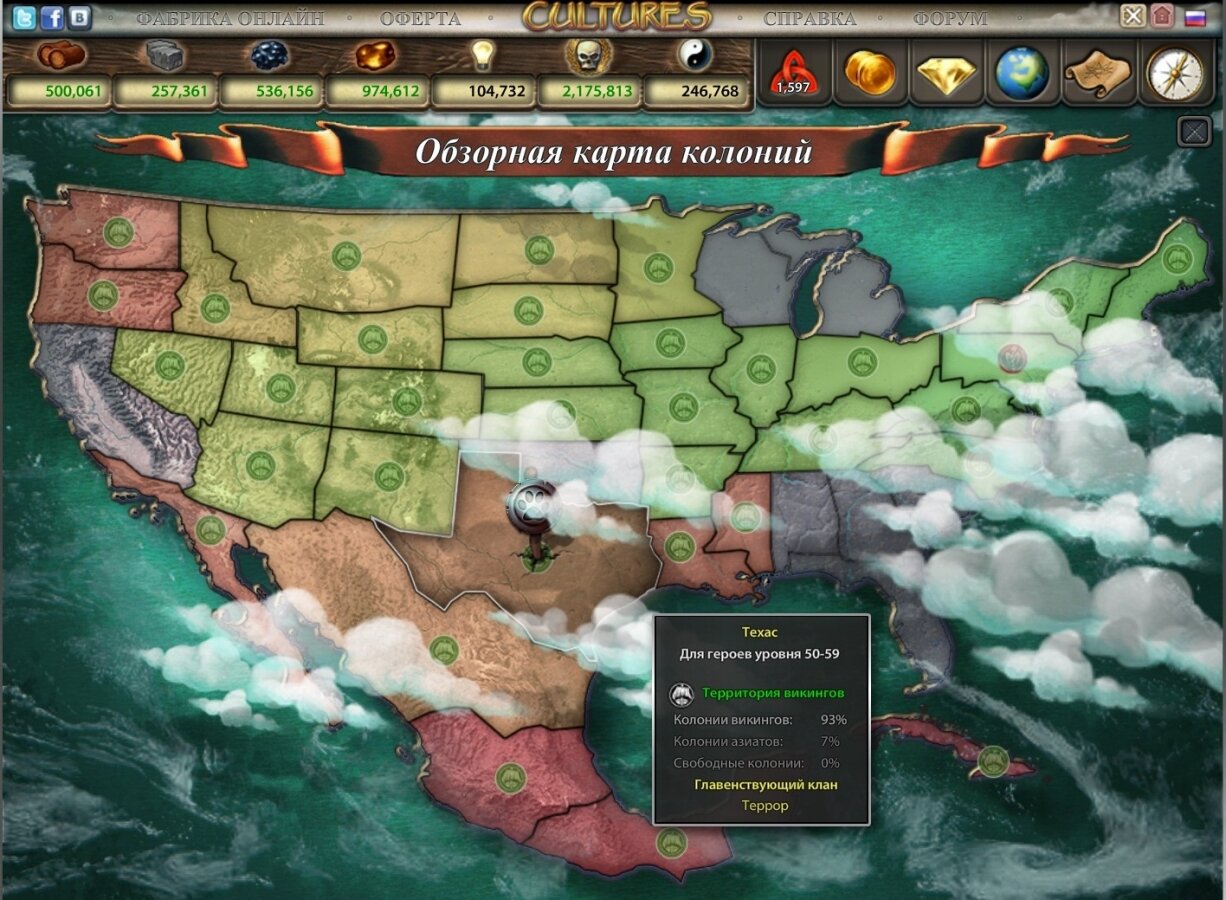This screenshot has height=900, width=1226.
Task: Select the Washington state colony marker
Action: (x=119, y=233)
